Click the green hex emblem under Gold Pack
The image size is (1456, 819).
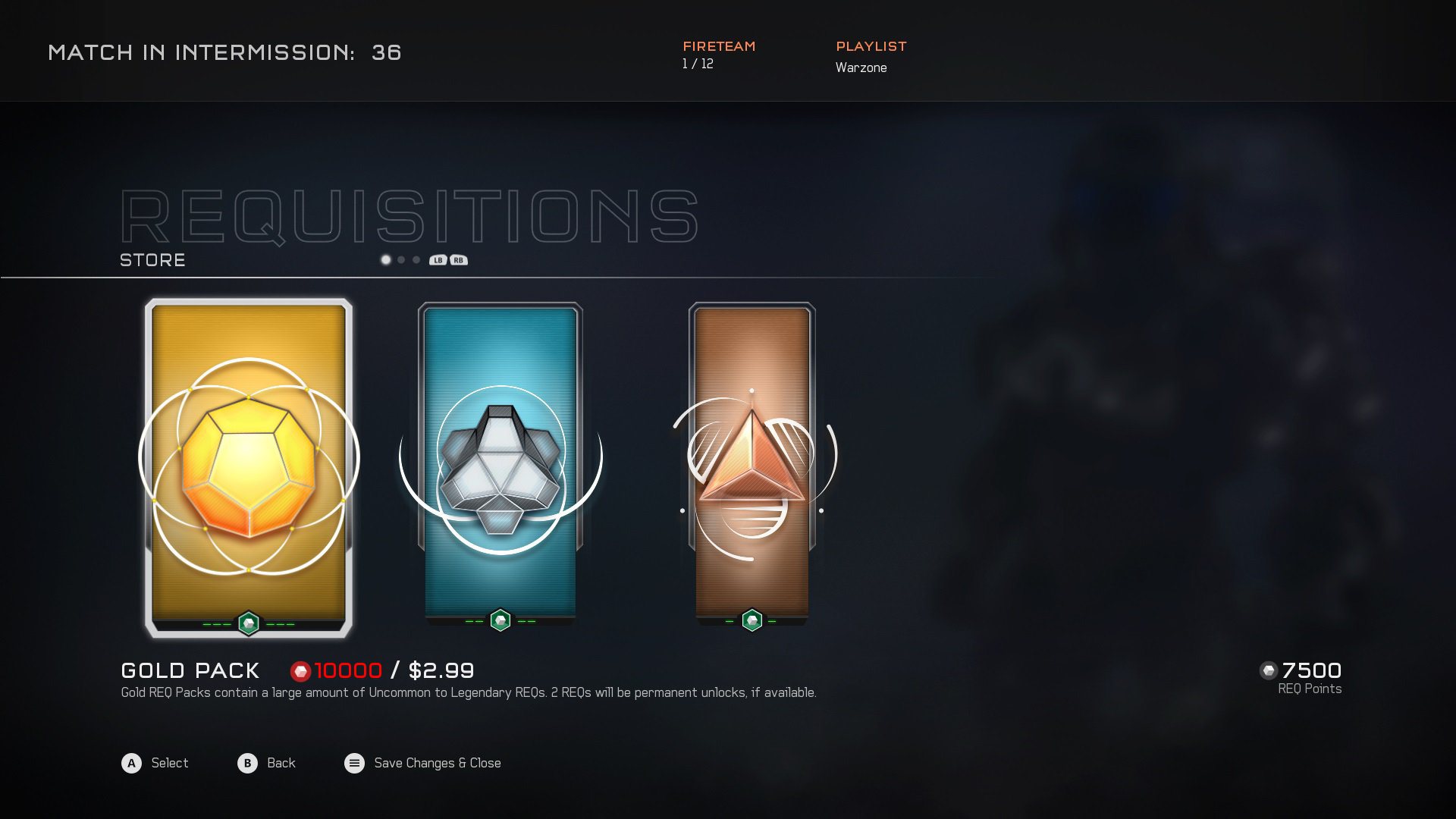click(248, 623)
